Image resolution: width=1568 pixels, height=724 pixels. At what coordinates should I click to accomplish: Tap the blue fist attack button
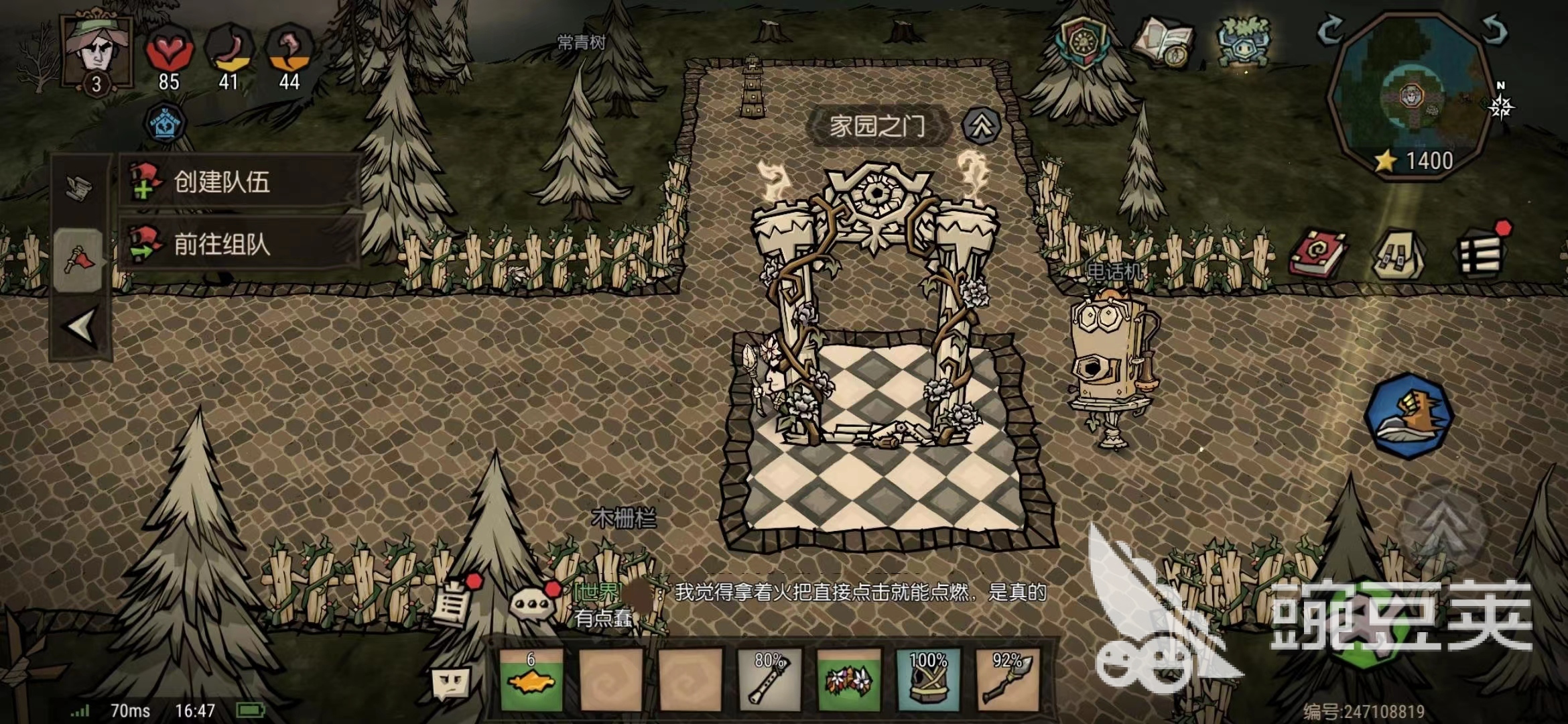tap(1409, 416)
